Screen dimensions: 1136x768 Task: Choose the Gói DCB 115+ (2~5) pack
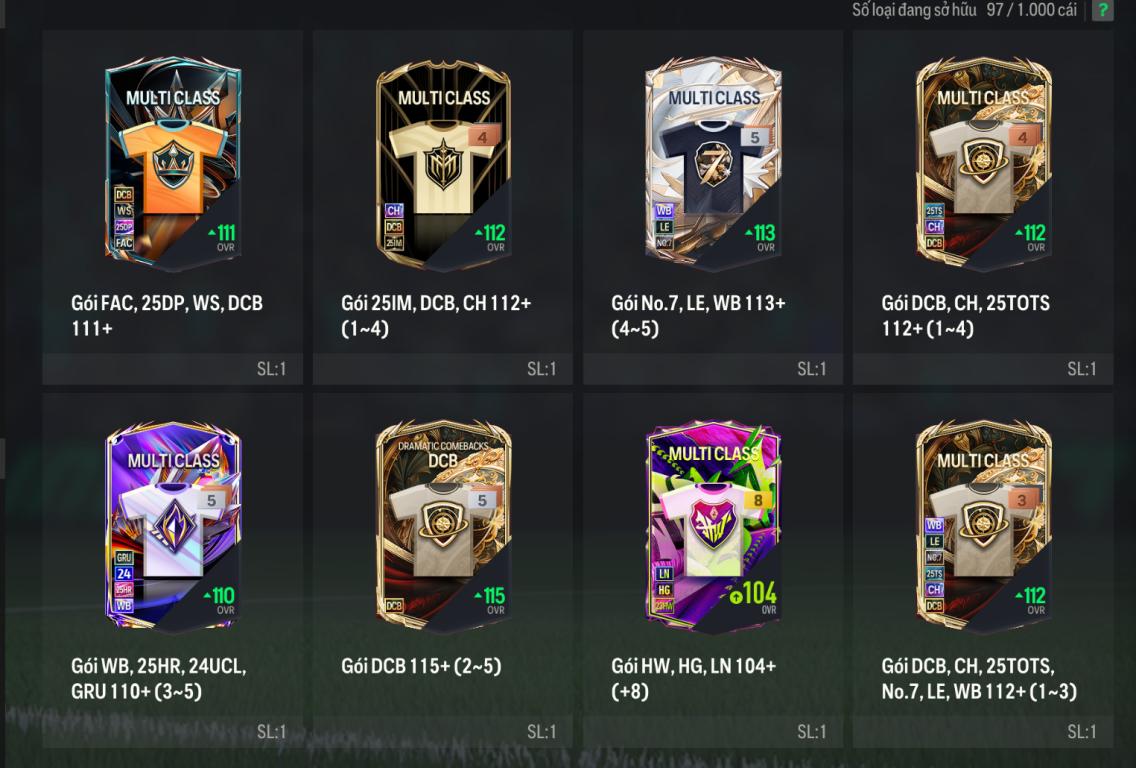[443, 527]
